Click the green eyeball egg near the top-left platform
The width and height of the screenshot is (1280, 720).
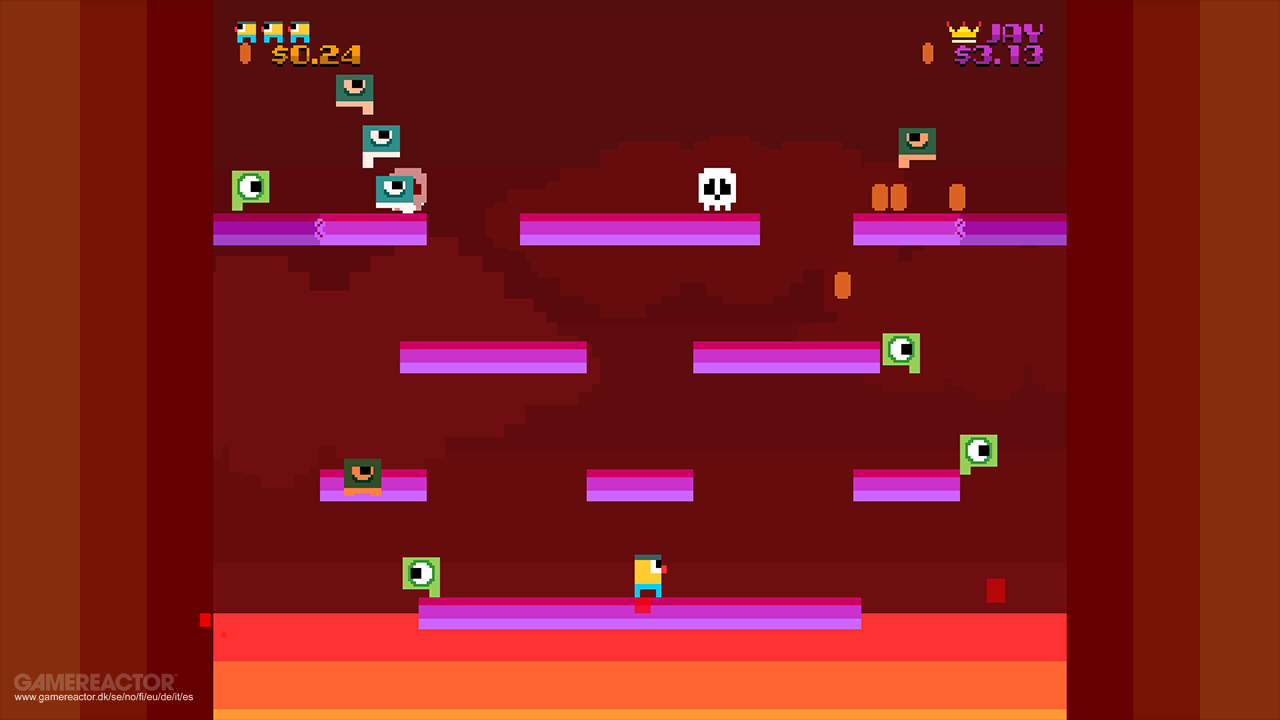click(x=248, y=188)
